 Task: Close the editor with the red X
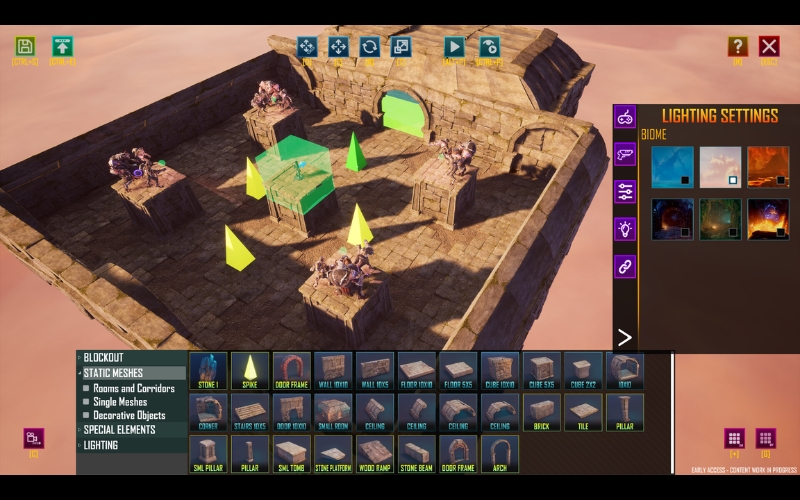pyautogui.click(x=768, y=46)
